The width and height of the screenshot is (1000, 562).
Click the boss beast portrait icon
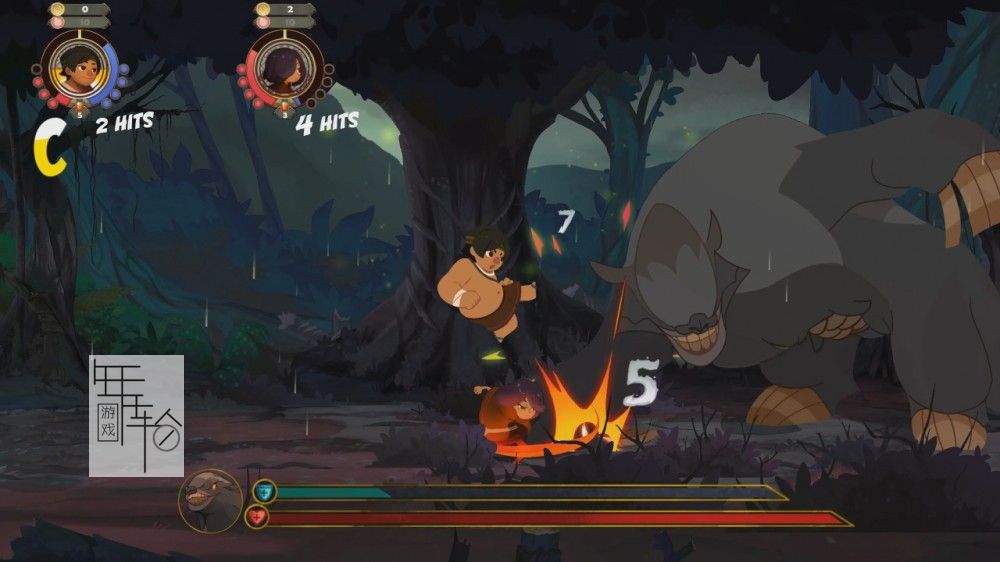point(210,499)
